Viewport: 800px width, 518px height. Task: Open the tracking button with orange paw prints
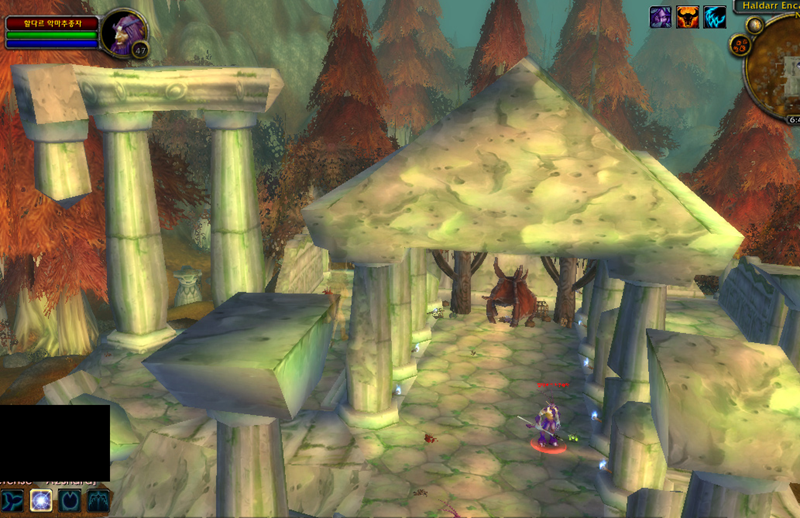pos(741,44)
